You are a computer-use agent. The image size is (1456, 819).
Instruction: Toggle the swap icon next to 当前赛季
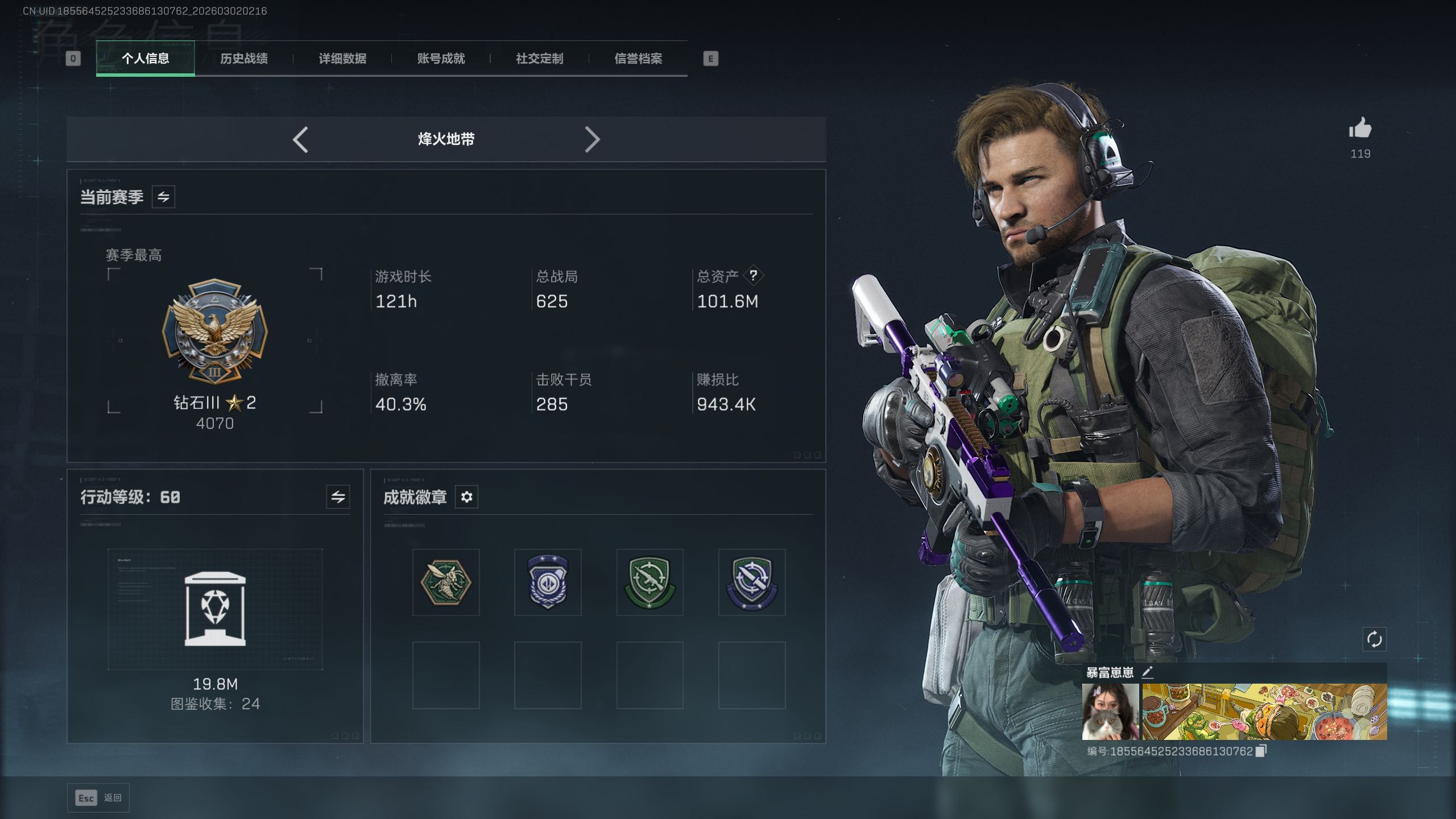click(x=163, y=197)
